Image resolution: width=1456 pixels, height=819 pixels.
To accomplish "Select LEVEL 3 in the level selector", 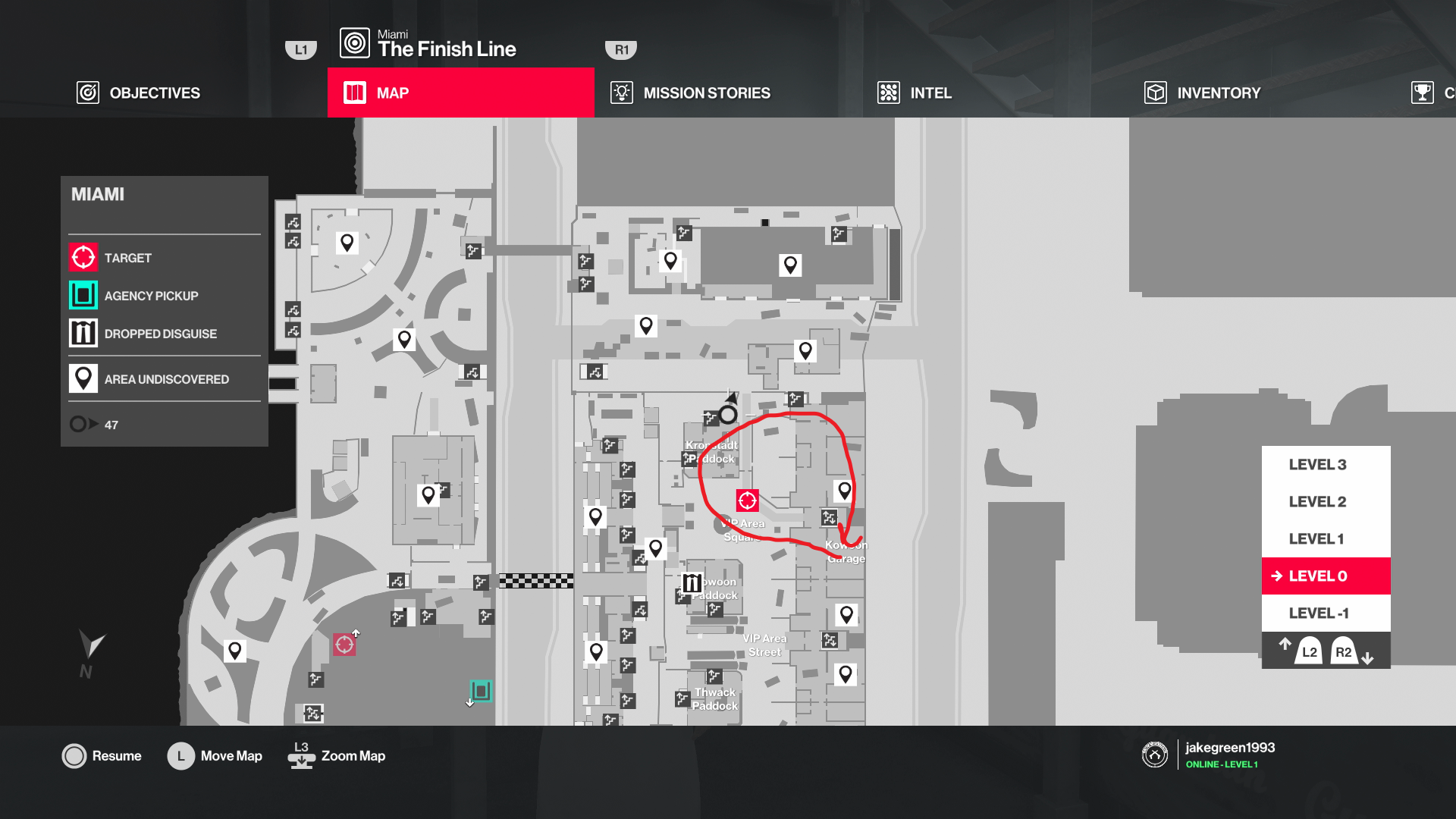I will click(x=1317, y=464).
